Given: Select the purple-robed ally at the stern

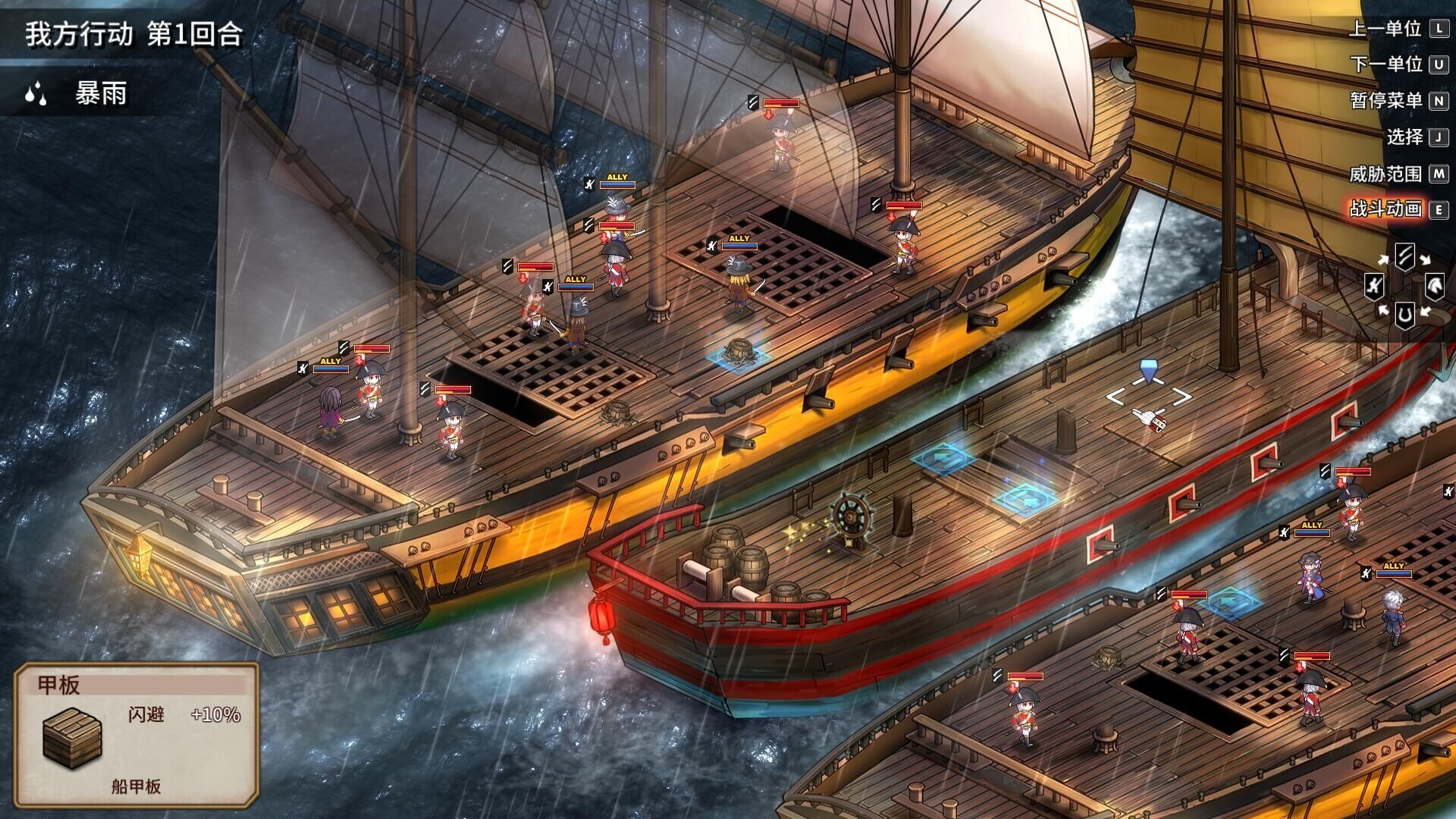Looking at the screenshot, I should tap(330, 412).
